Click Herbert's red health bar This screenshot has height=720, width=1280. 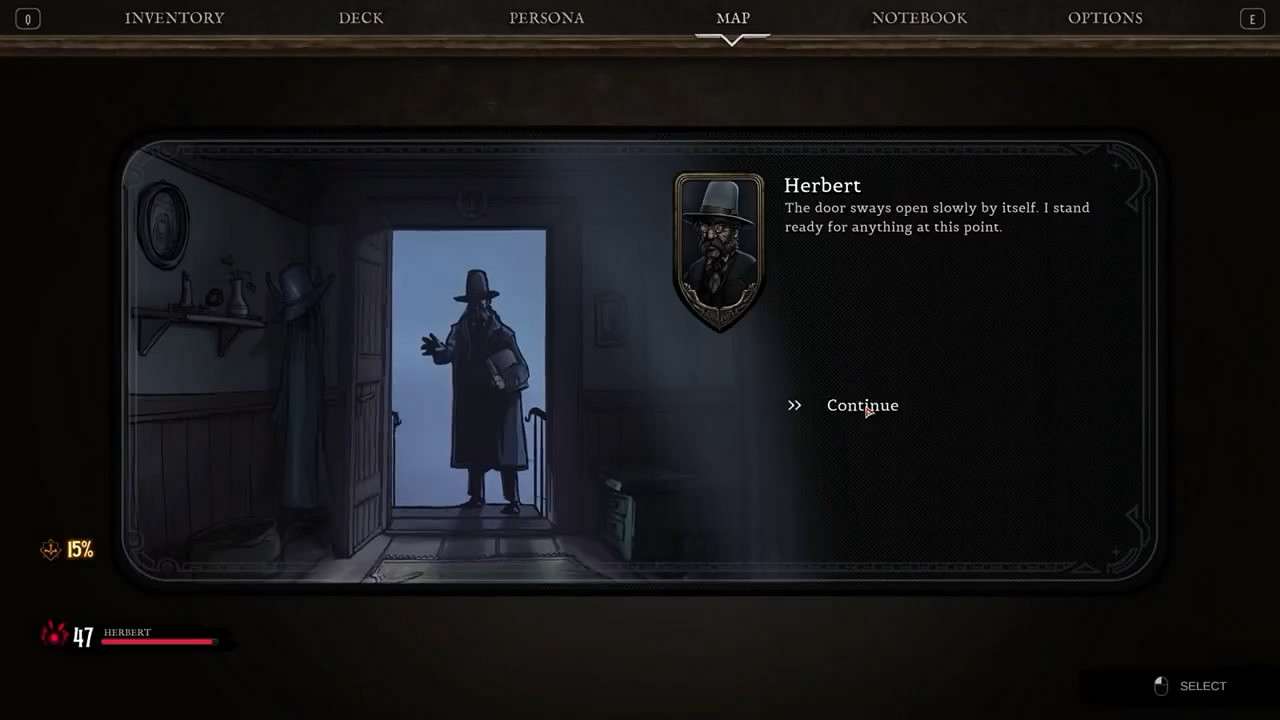[x=160, y=641]
